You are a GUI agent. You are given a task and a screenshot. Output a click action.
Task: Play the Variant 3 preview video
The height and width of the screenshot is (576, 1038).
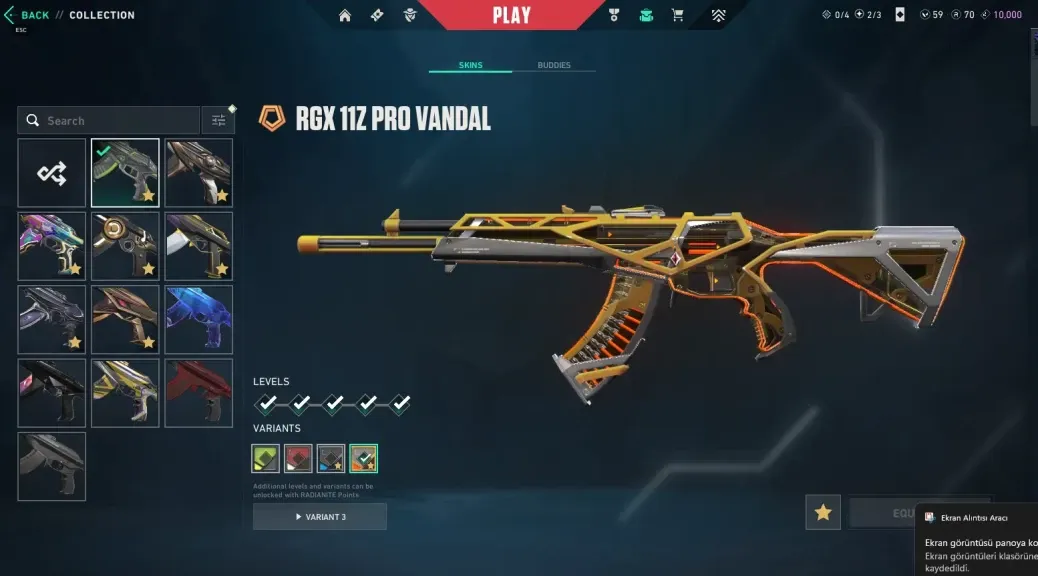point(320,517)
